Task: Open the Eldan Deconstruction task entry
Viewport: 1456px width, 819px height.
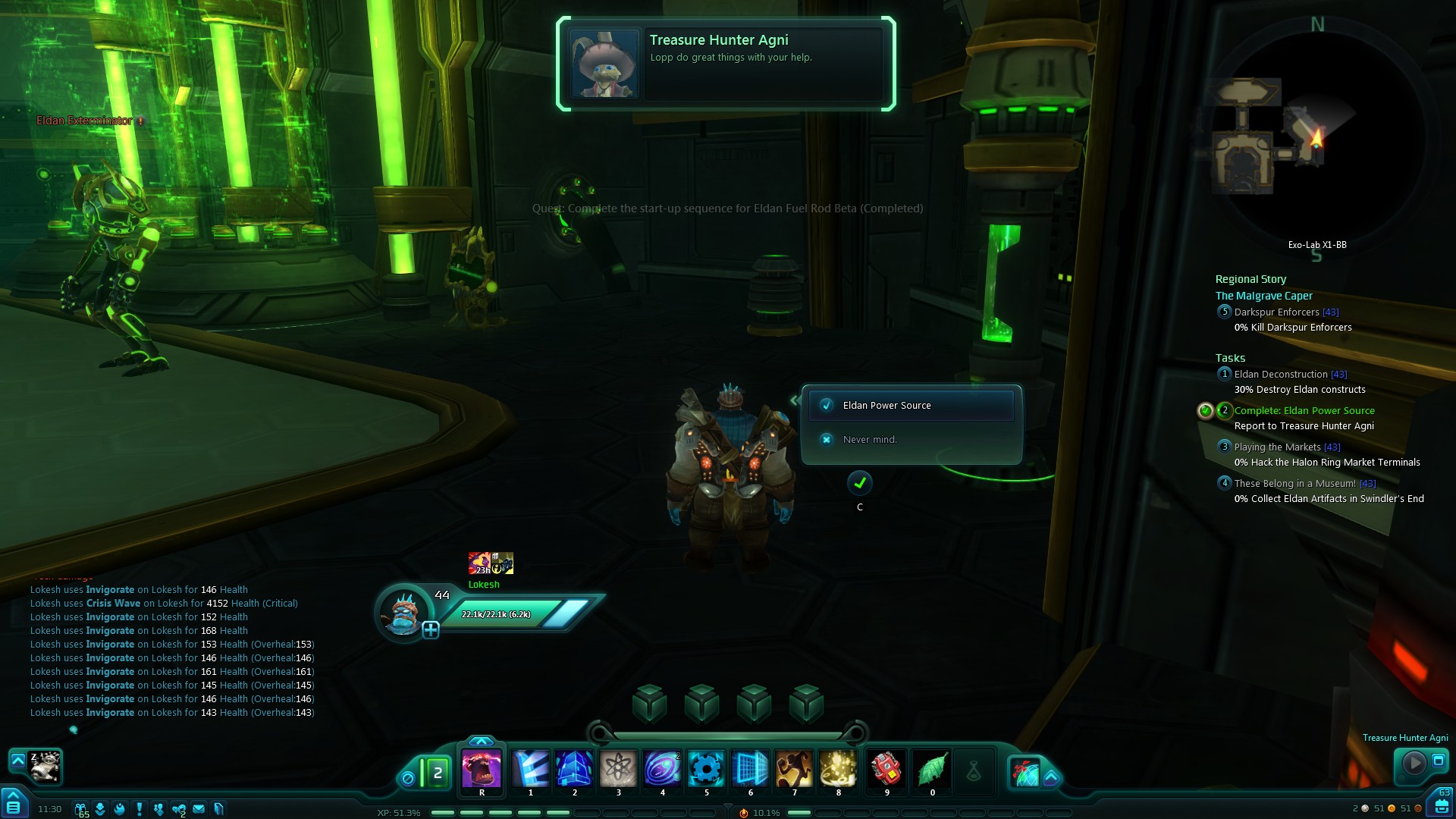Action: pyautogui.click(x=1280, y=375)
